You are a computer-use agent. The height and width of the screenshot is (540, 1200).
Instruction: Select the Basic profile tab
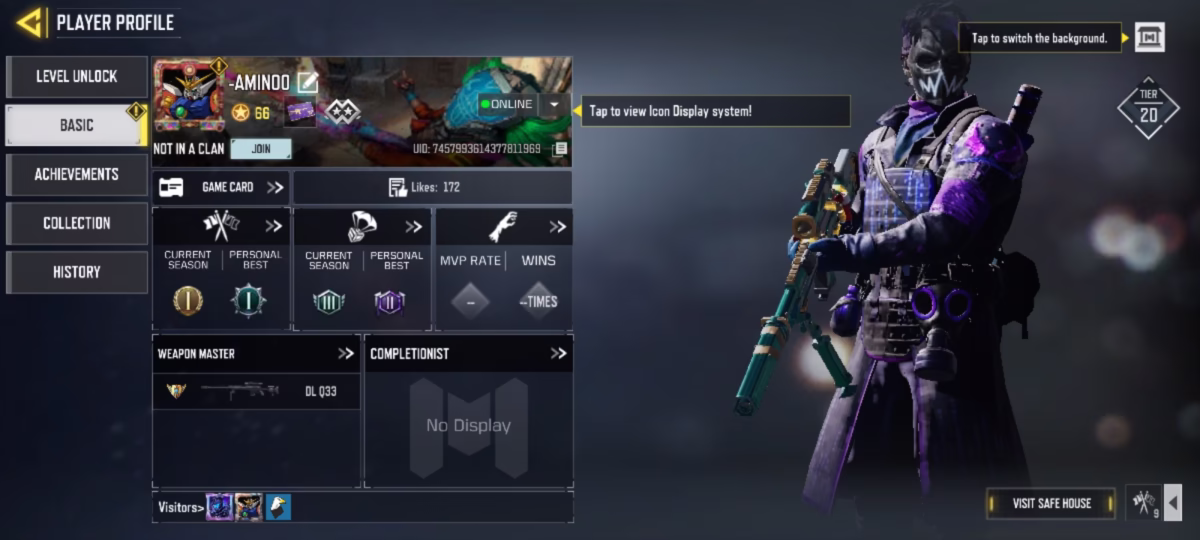click(x=76, y=126)
